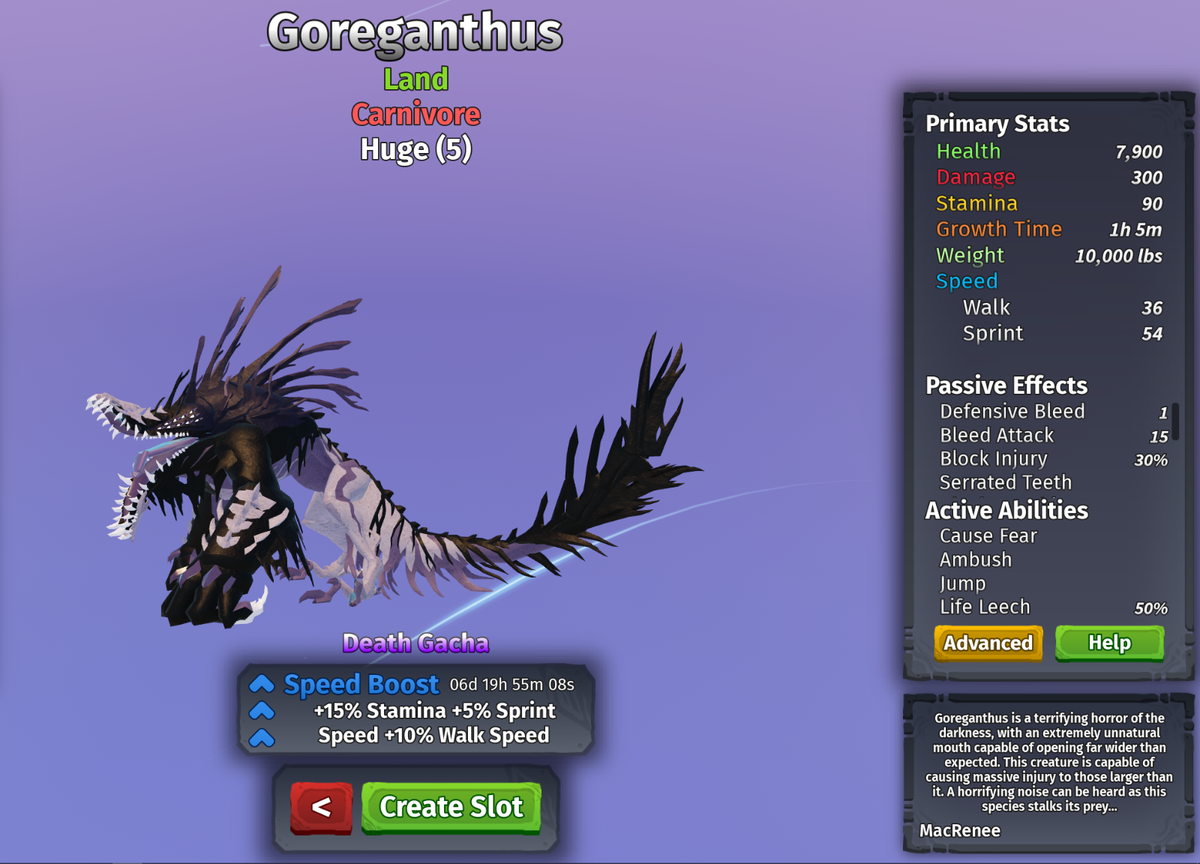Select the Speed Boost buff panel
This screenshot has width=1200, height=864.
click(416, 710)
